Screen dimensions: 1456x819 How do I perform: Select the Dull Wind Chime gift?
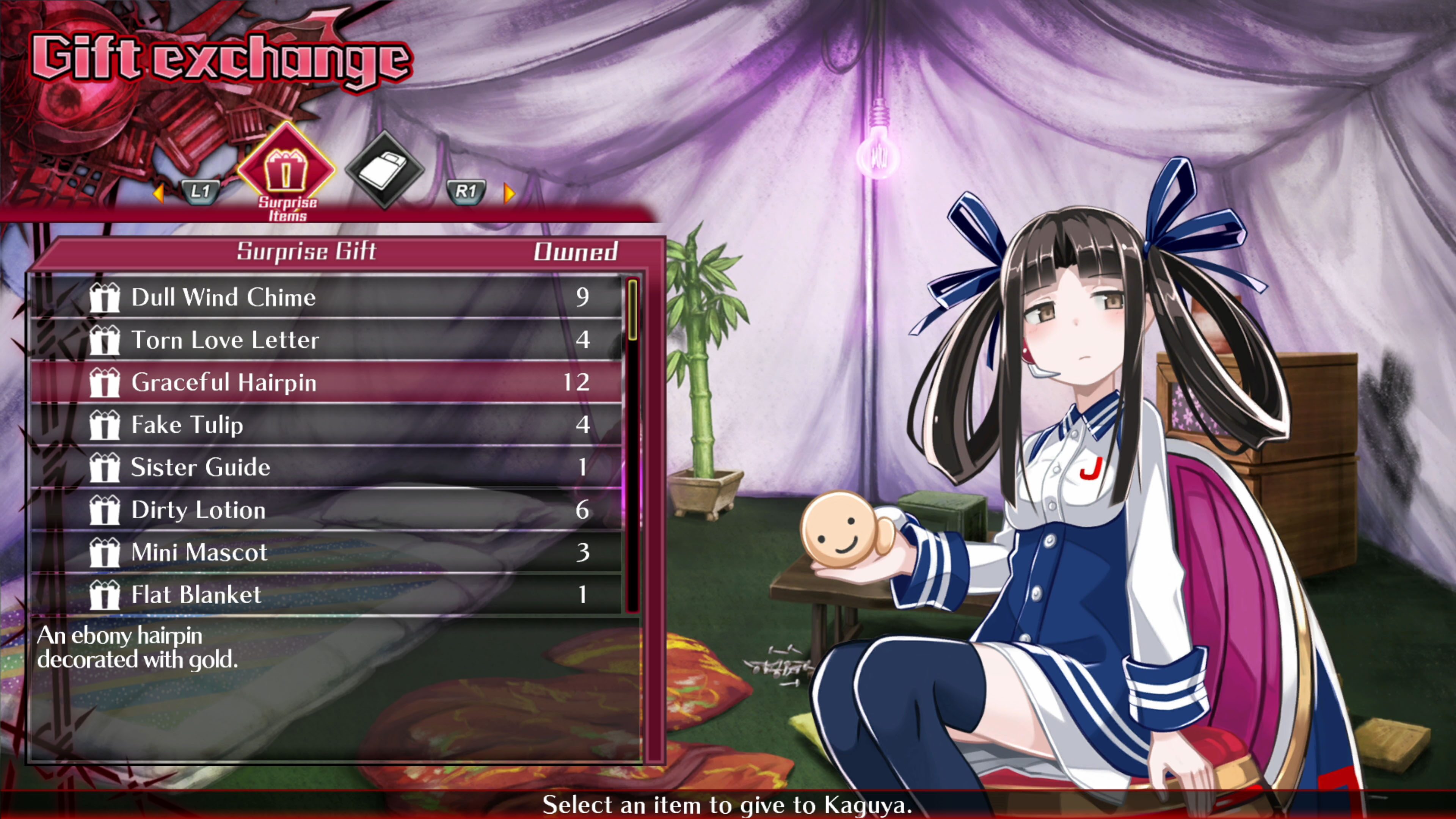(x=328, y=297)
